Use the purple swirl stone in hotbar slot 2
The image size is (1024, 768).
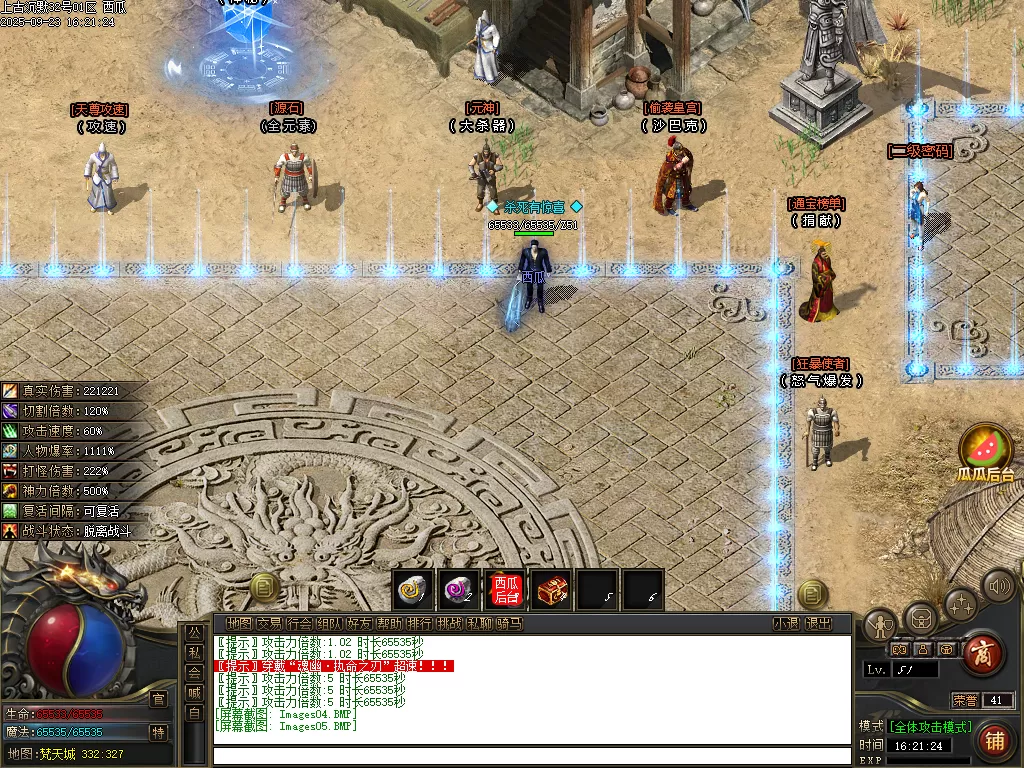coord(458,592)
